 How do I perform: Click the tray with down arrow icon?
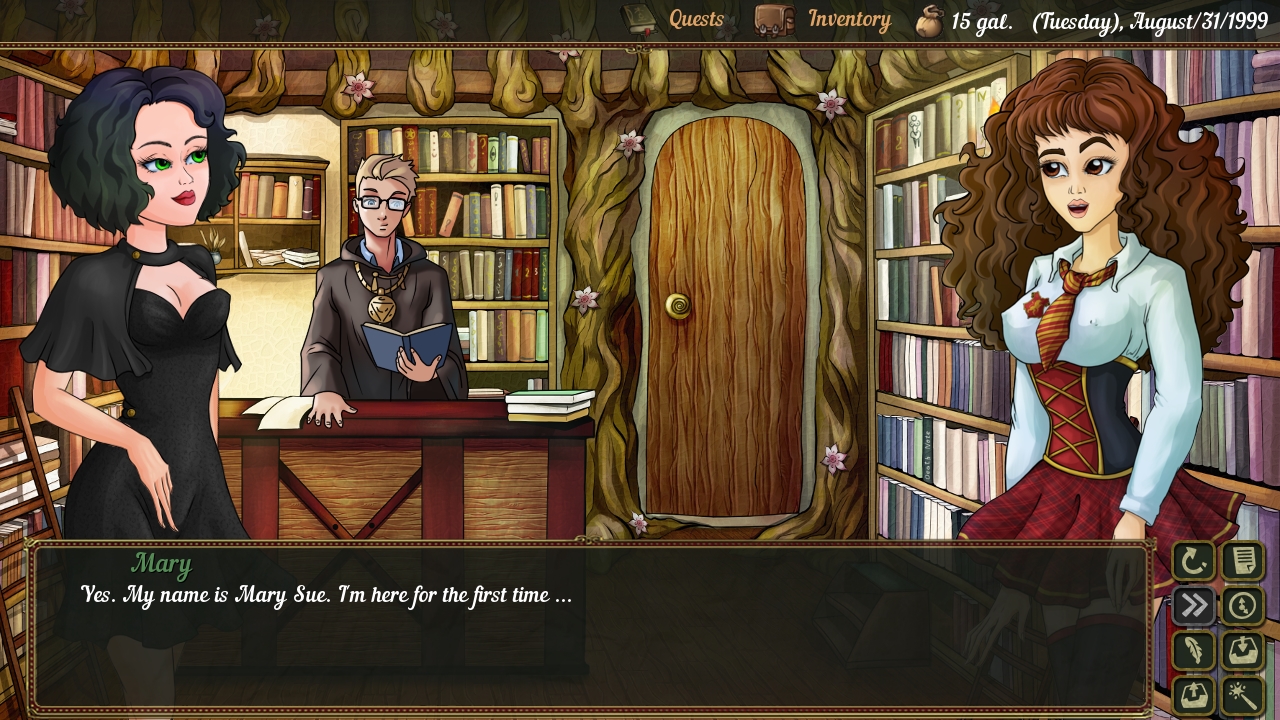[x=1243, y=651]
